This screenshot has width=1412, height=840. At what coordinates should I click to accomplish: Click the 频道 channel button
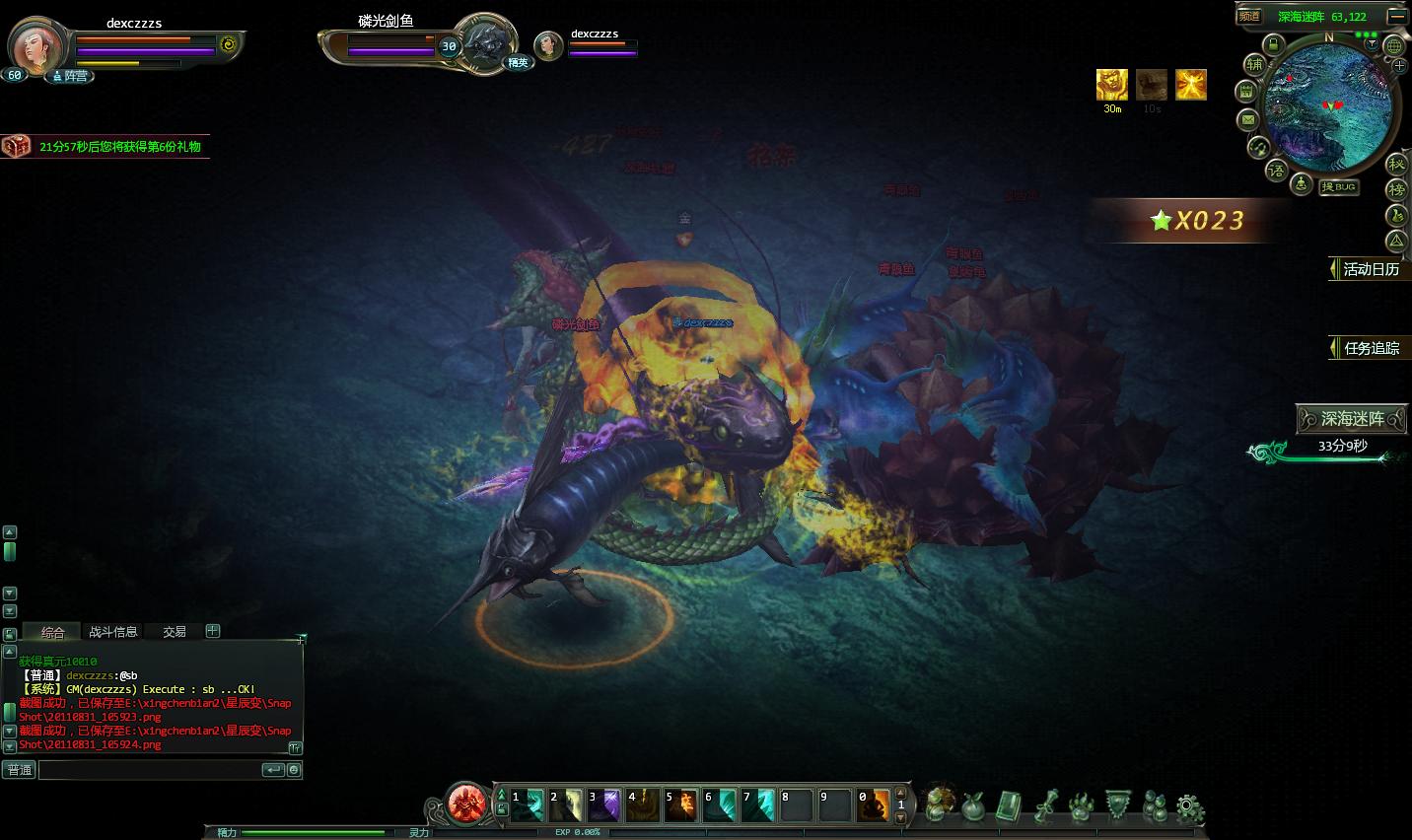click(x=1249, y=16)
